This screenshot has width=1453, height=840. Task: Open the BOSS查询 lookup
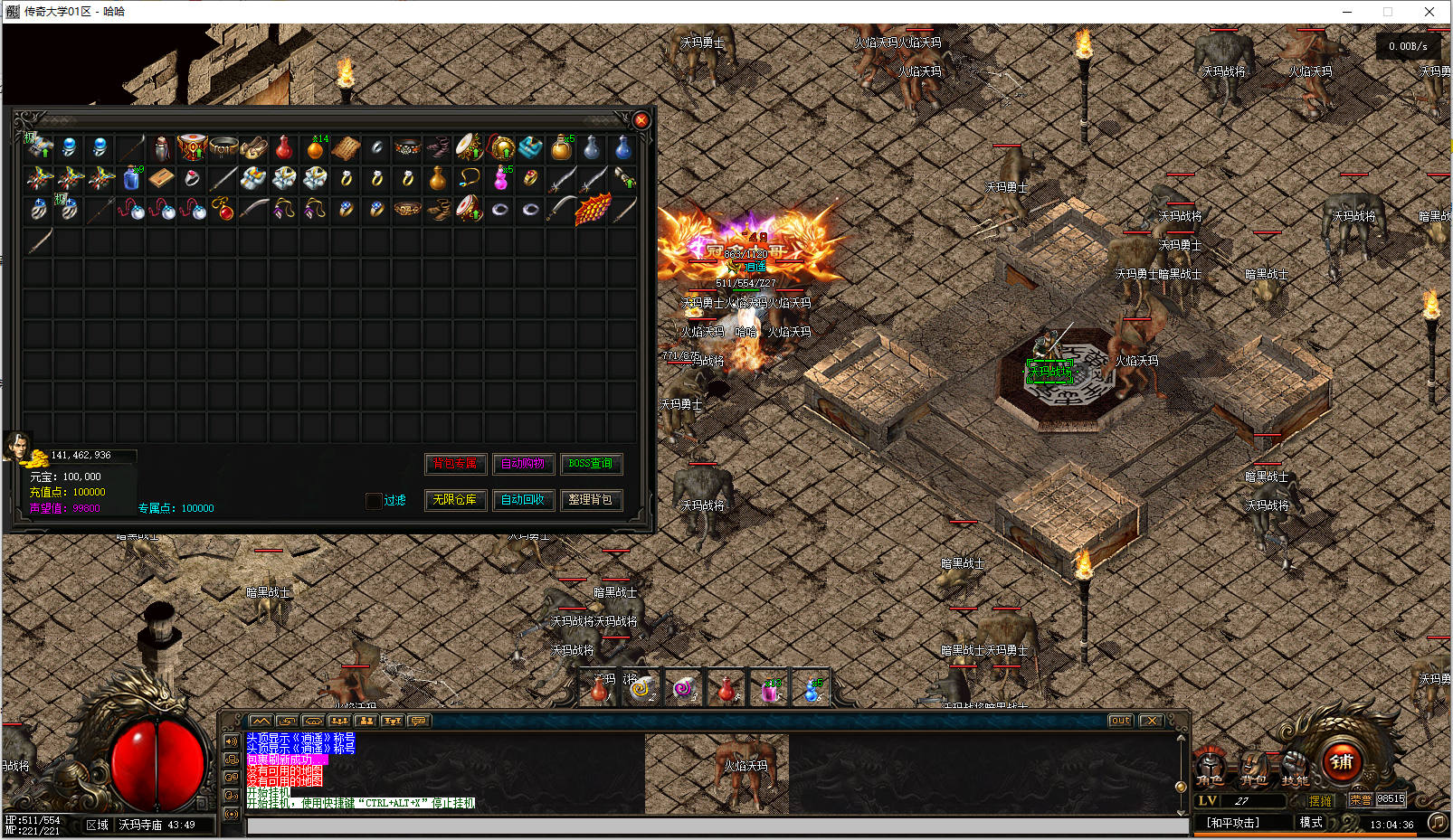tap(591, 464)
